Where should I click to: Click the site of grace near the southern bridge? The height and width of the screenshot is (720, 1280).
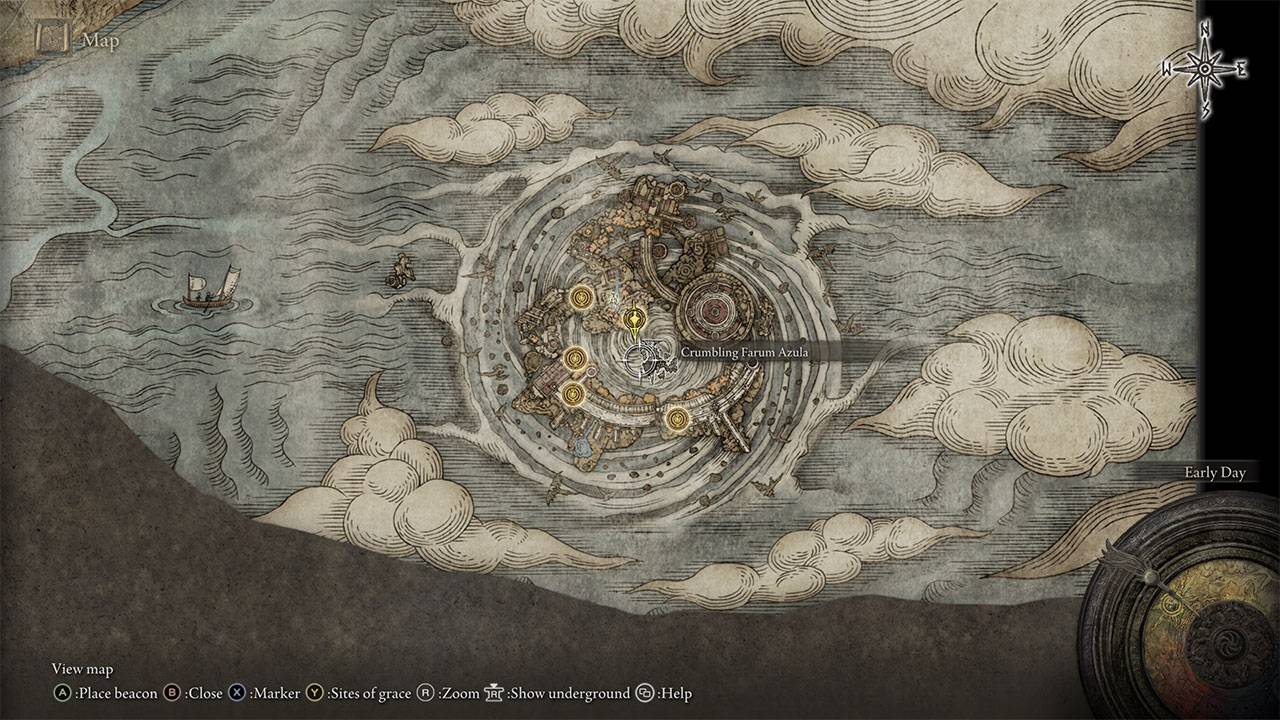click(677, 418)
